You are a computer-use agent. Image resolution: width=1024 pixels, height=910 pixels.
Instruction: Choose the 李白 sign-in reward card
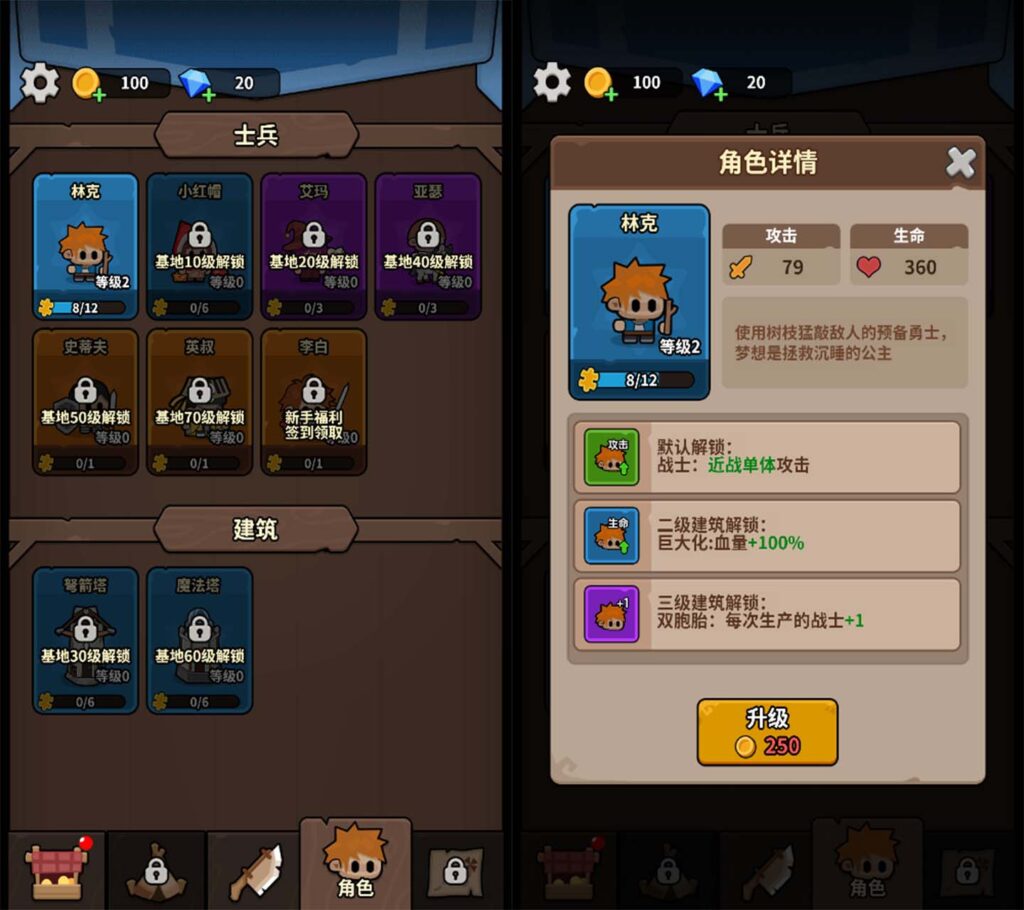pyautogui.click(x=313, y=402)
